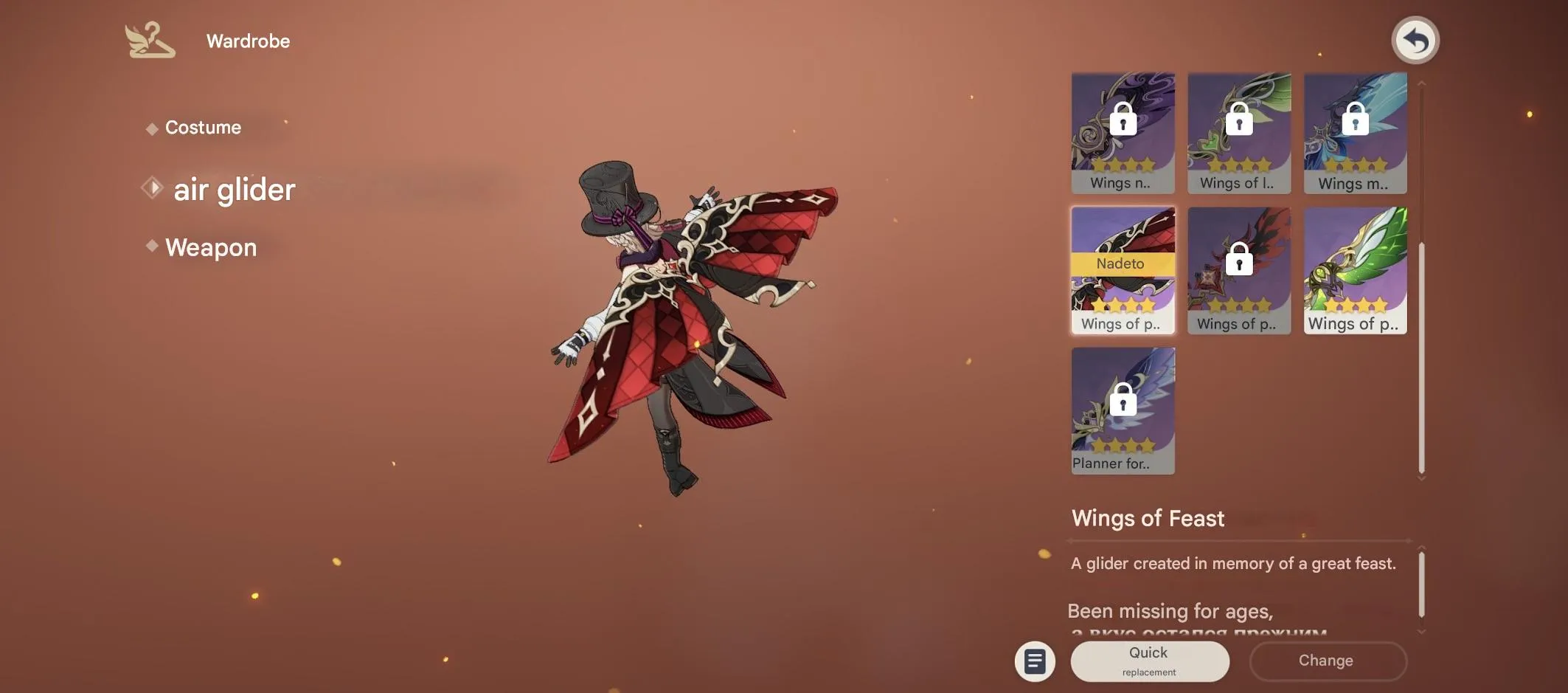Select the green 'Wings of p..' glider
Image resolution: width=1568 pixels, height=693 pixels.
pos(1354,270)
